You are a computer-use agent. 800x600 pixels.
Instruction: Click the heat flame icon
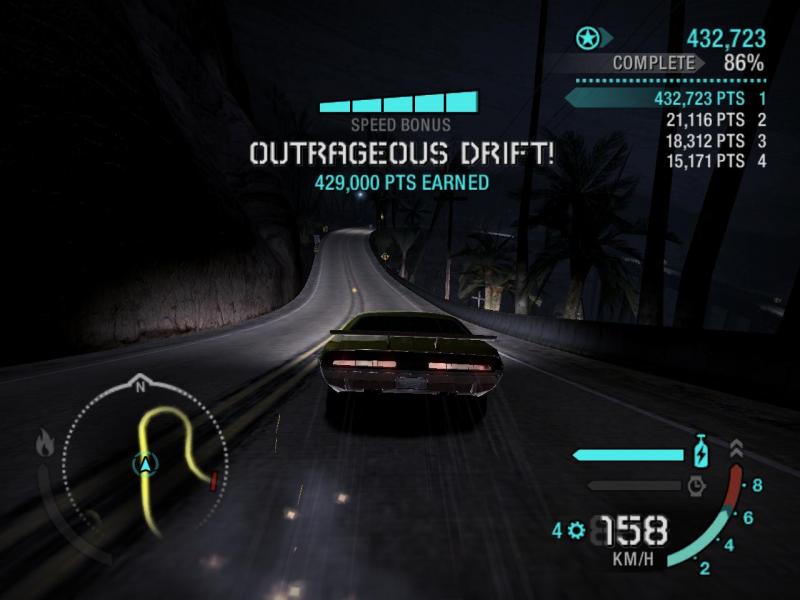pyautogui.click(x=45, y=443)
